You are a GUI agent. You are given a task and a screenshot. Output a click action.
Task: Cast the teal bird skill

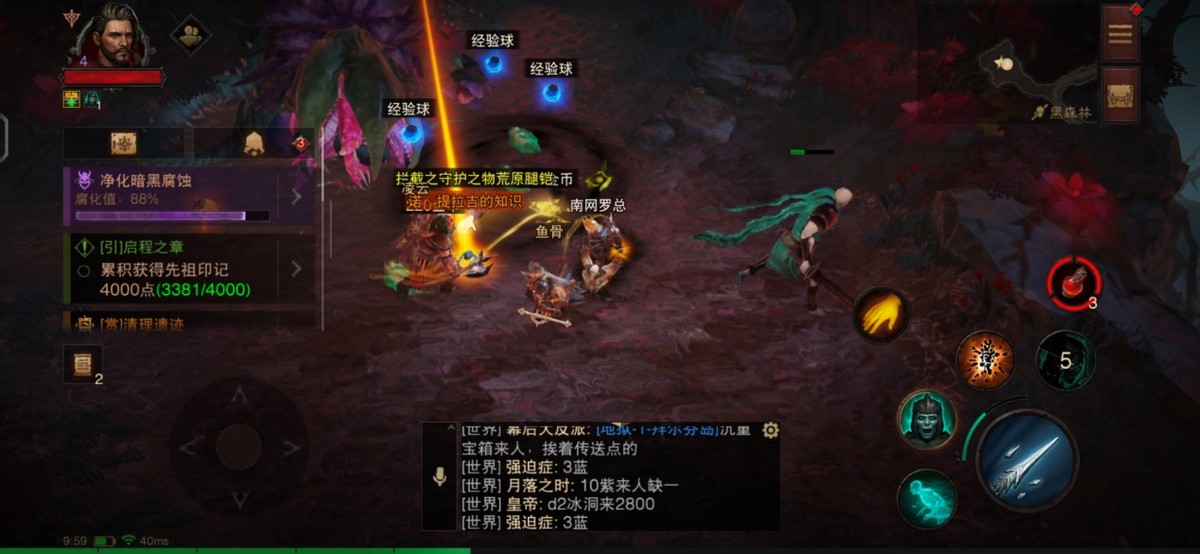click(927, 497)
